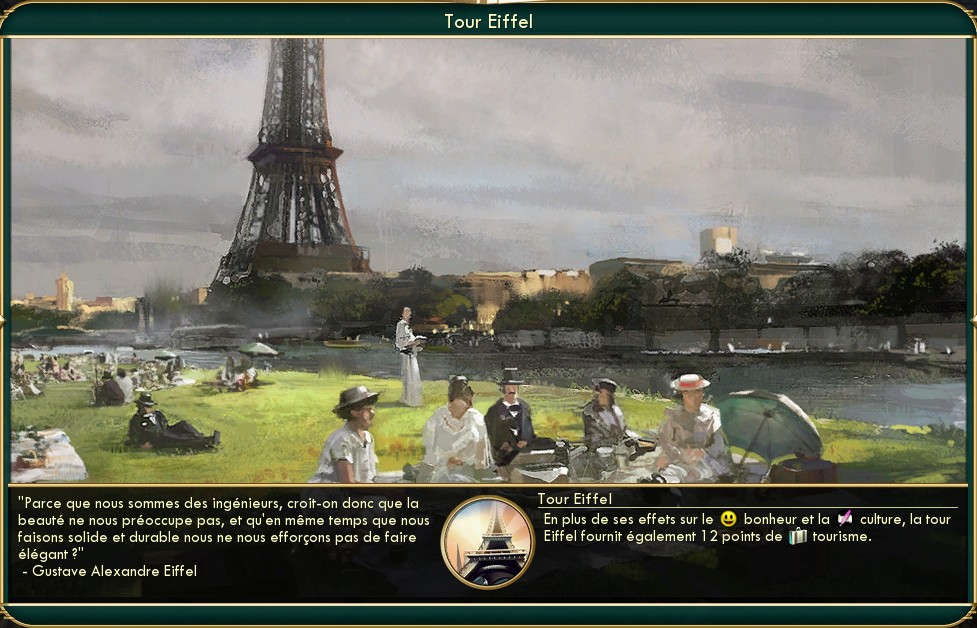977x628 pixels.
Task: Click the round Tour Eiffel wonder icon
Action: click(488, 543)
